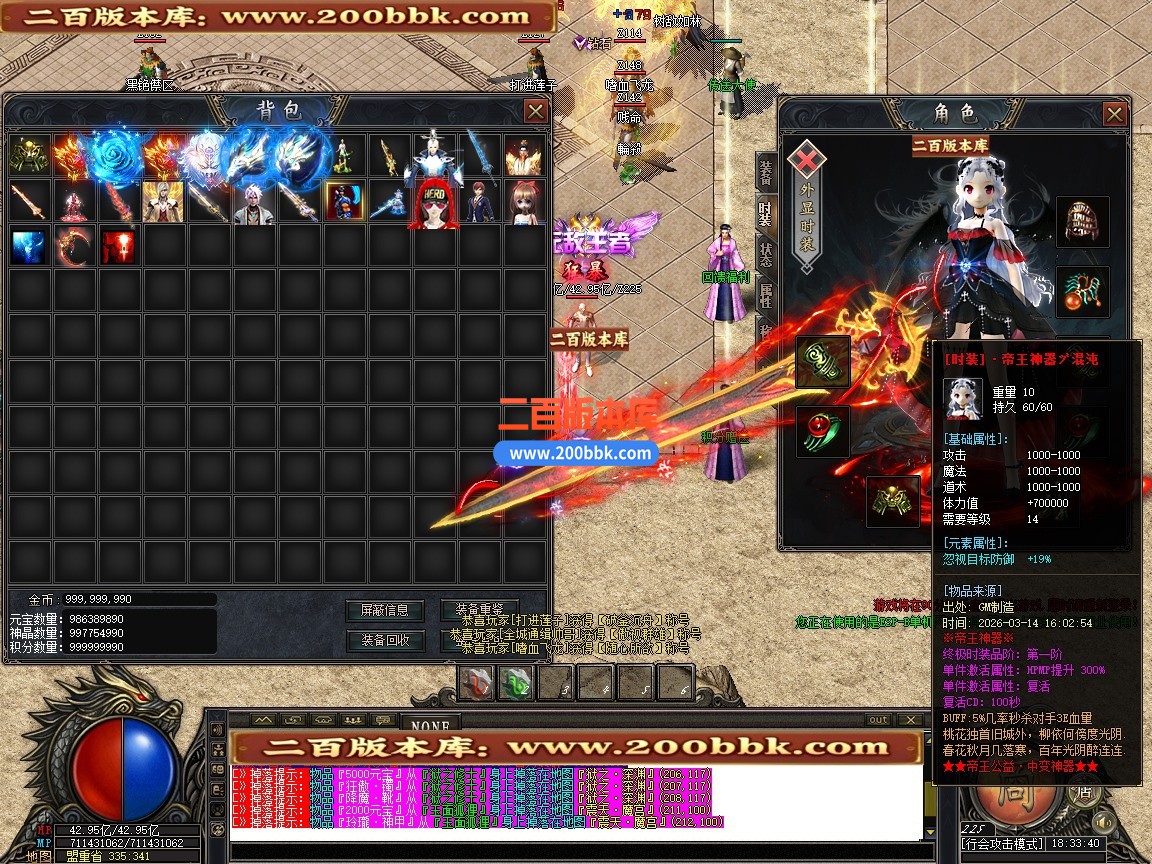Close the 背包 backpack window
The height and width of the screenshot is (864, 1152).
[x=536, y=111]
